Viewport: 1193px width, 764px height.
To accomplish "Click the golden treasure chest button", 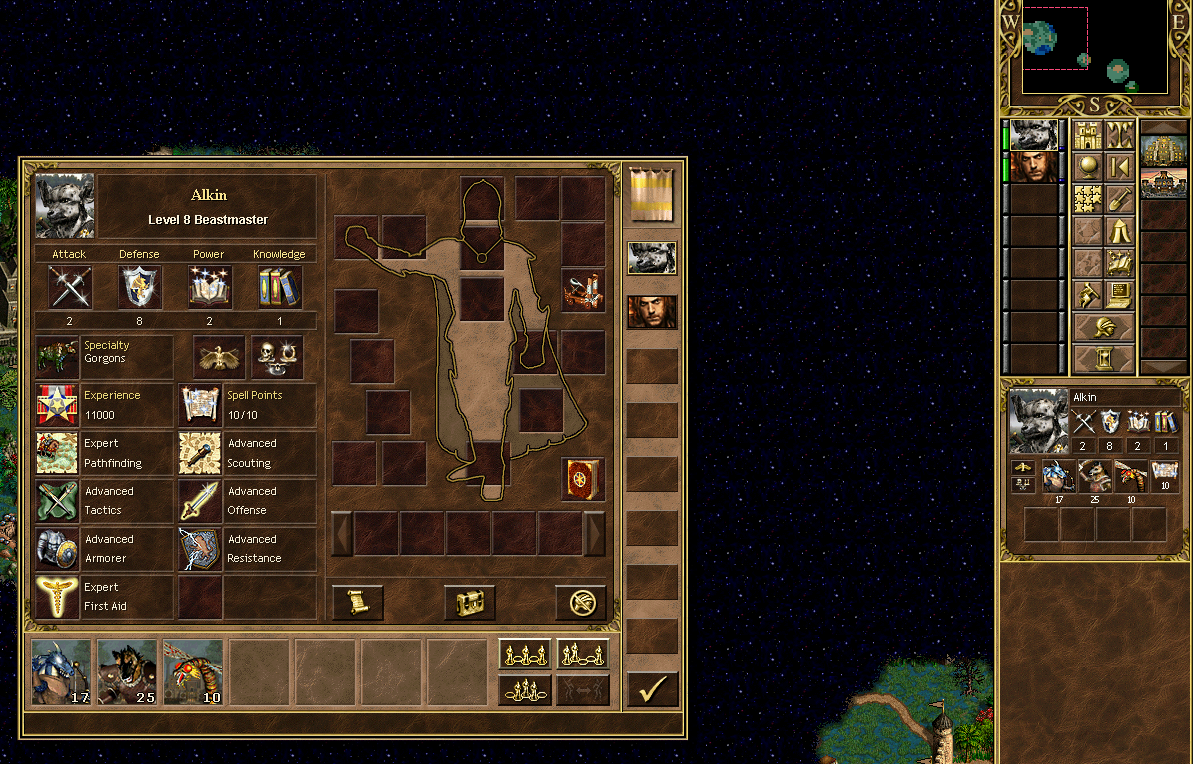I will click(469, 602).
